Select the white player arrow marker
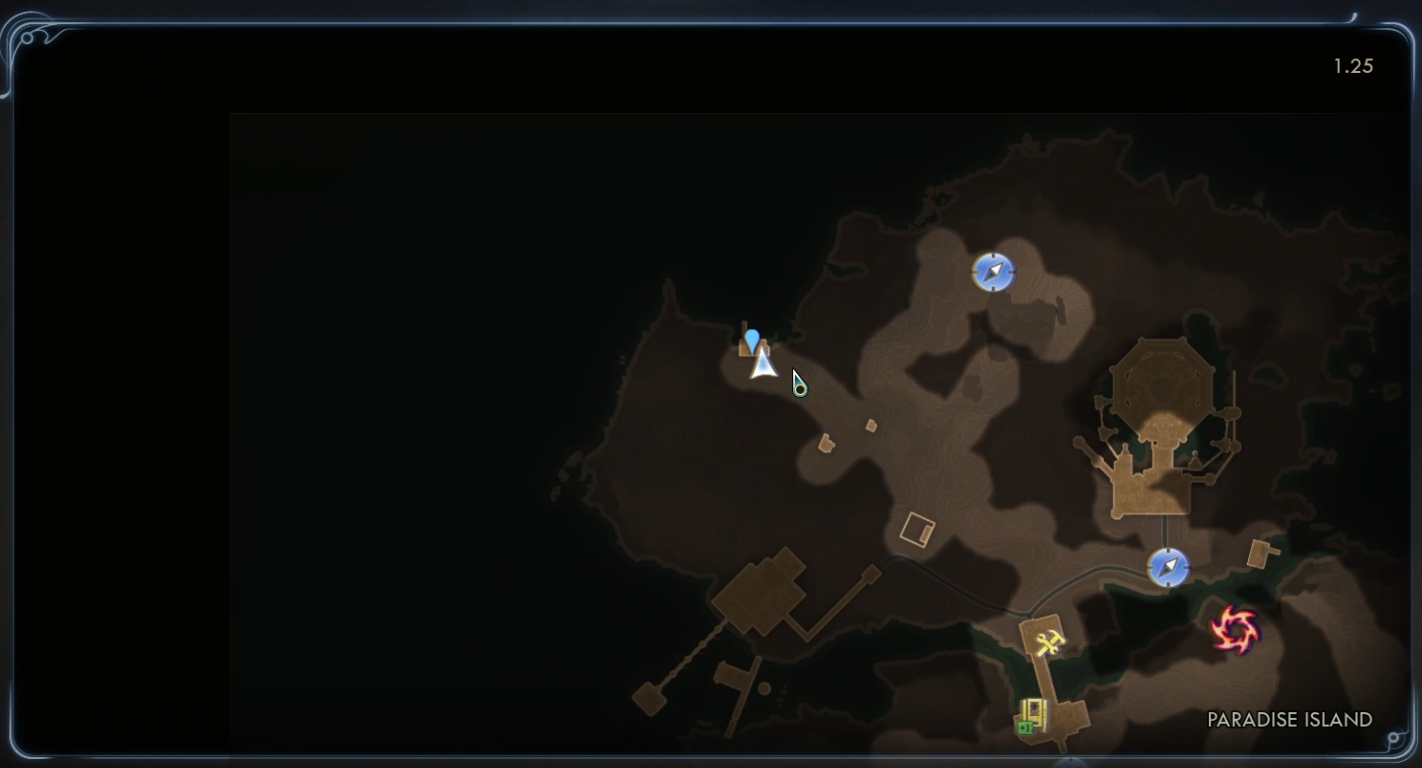Viewport: 1422px width, 768px height. point(764,364)
